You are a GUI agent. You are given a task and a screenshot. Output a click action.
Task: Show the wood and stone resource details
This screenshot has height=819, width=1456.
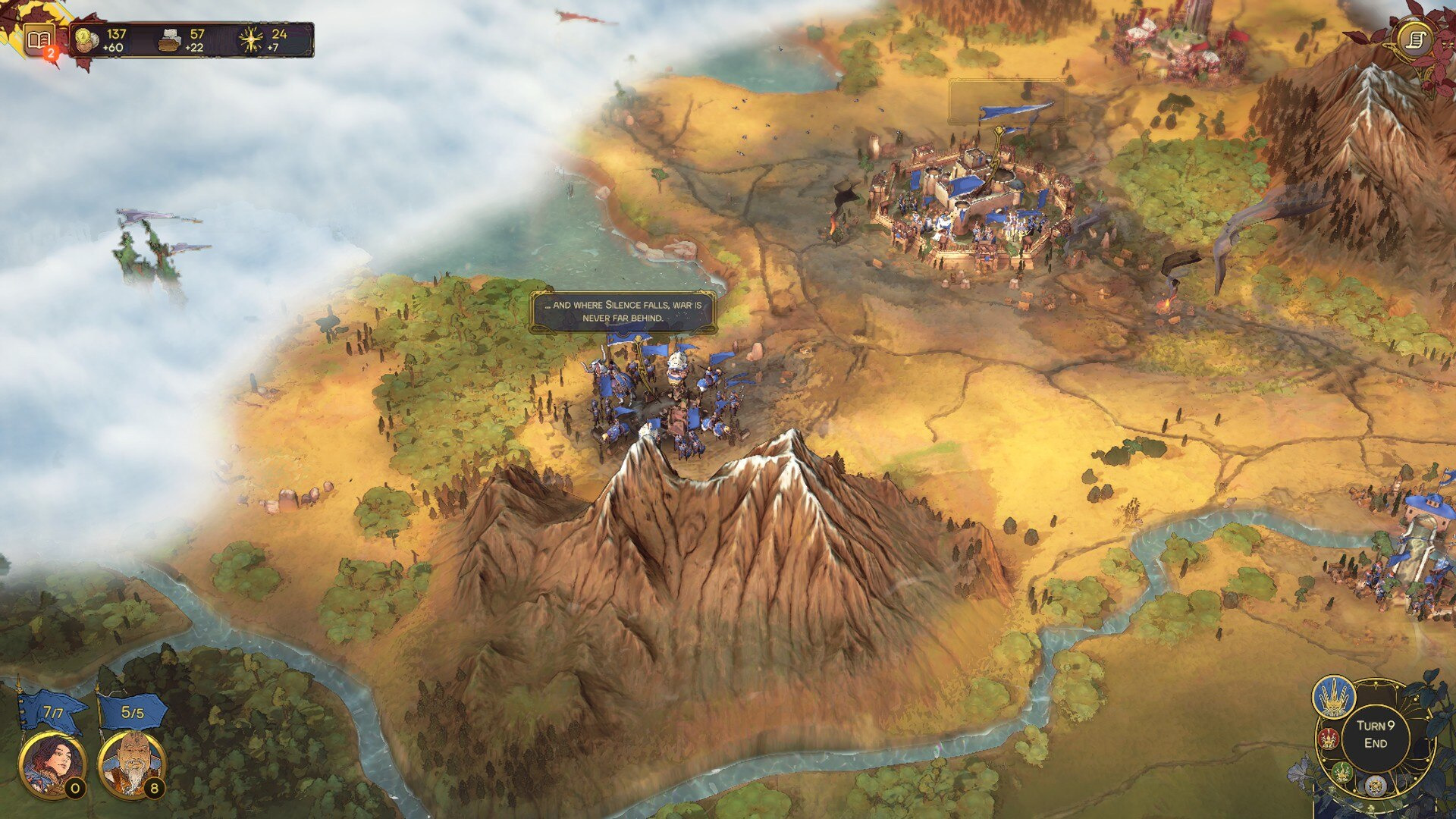(184, 40)
